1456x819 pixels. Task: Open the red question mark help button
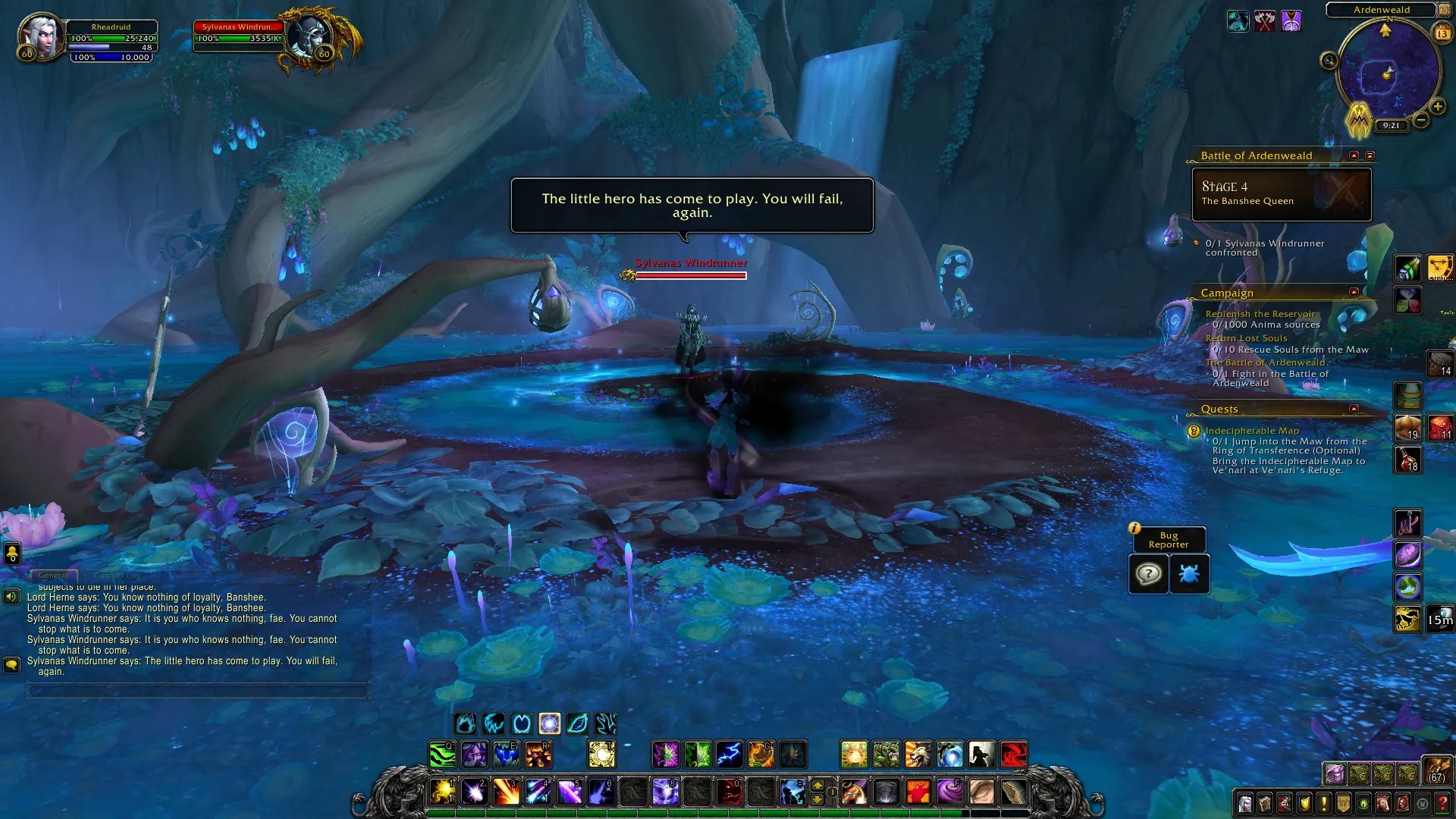1442,803
